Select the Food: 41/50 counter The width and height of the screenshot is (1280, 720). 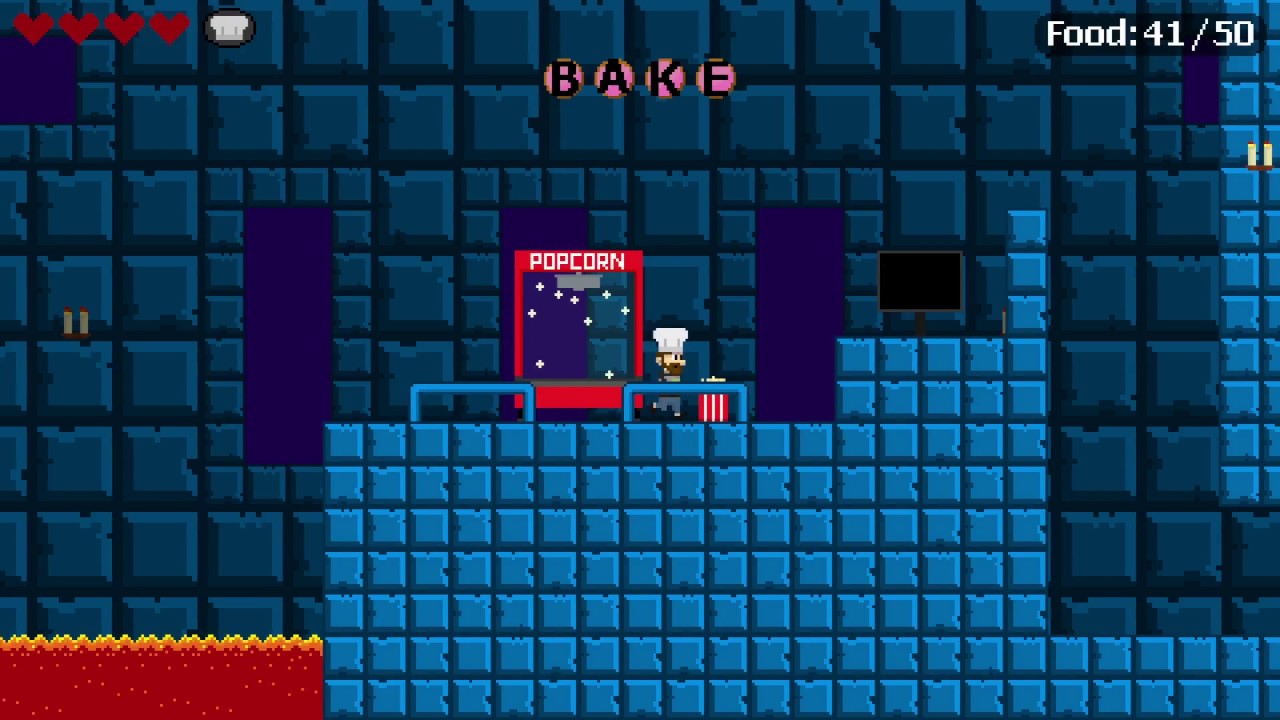point(1148,33)
